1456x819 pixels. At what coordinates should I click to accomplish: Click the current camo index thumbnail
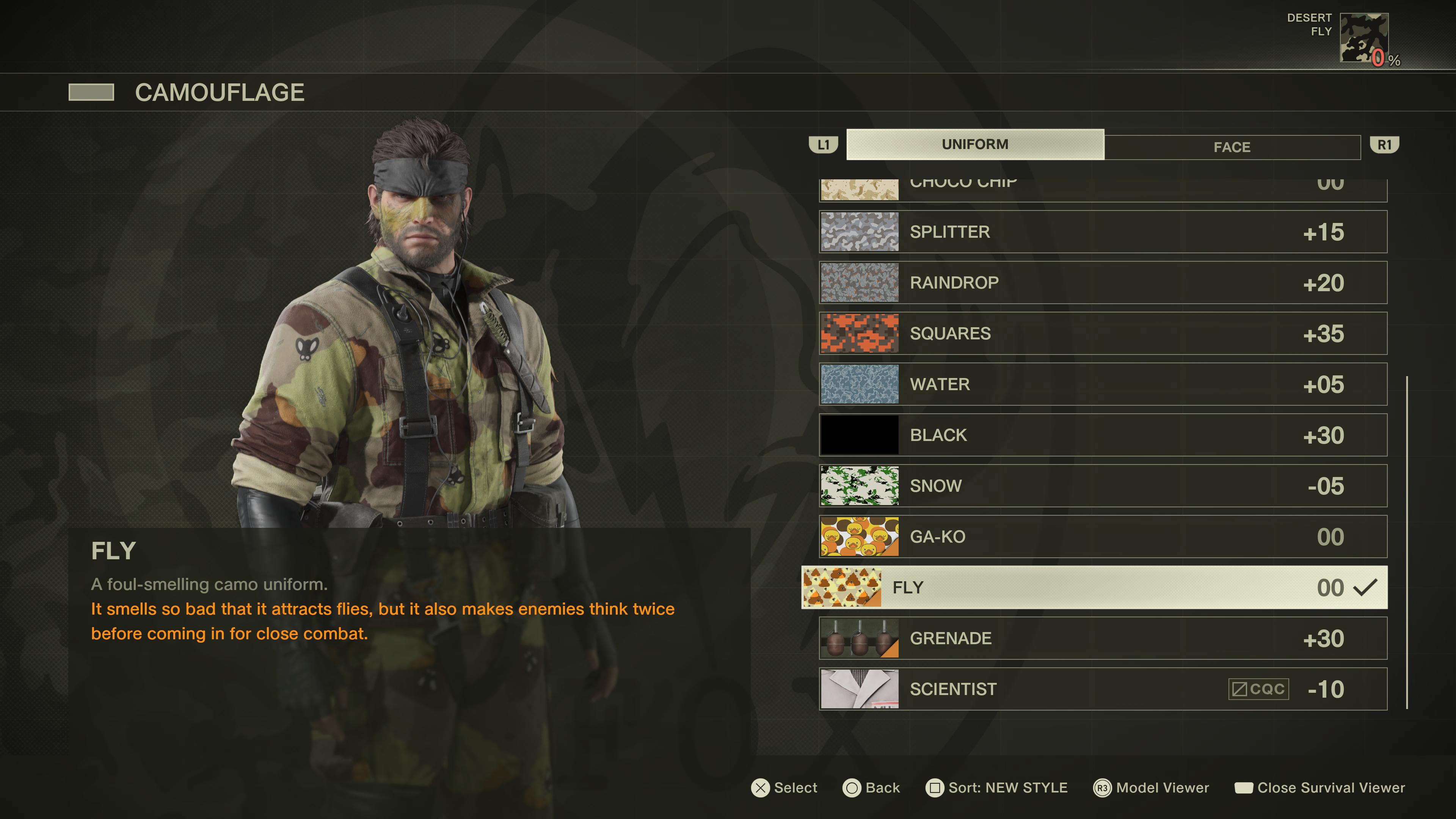(x=1363, y=37)
